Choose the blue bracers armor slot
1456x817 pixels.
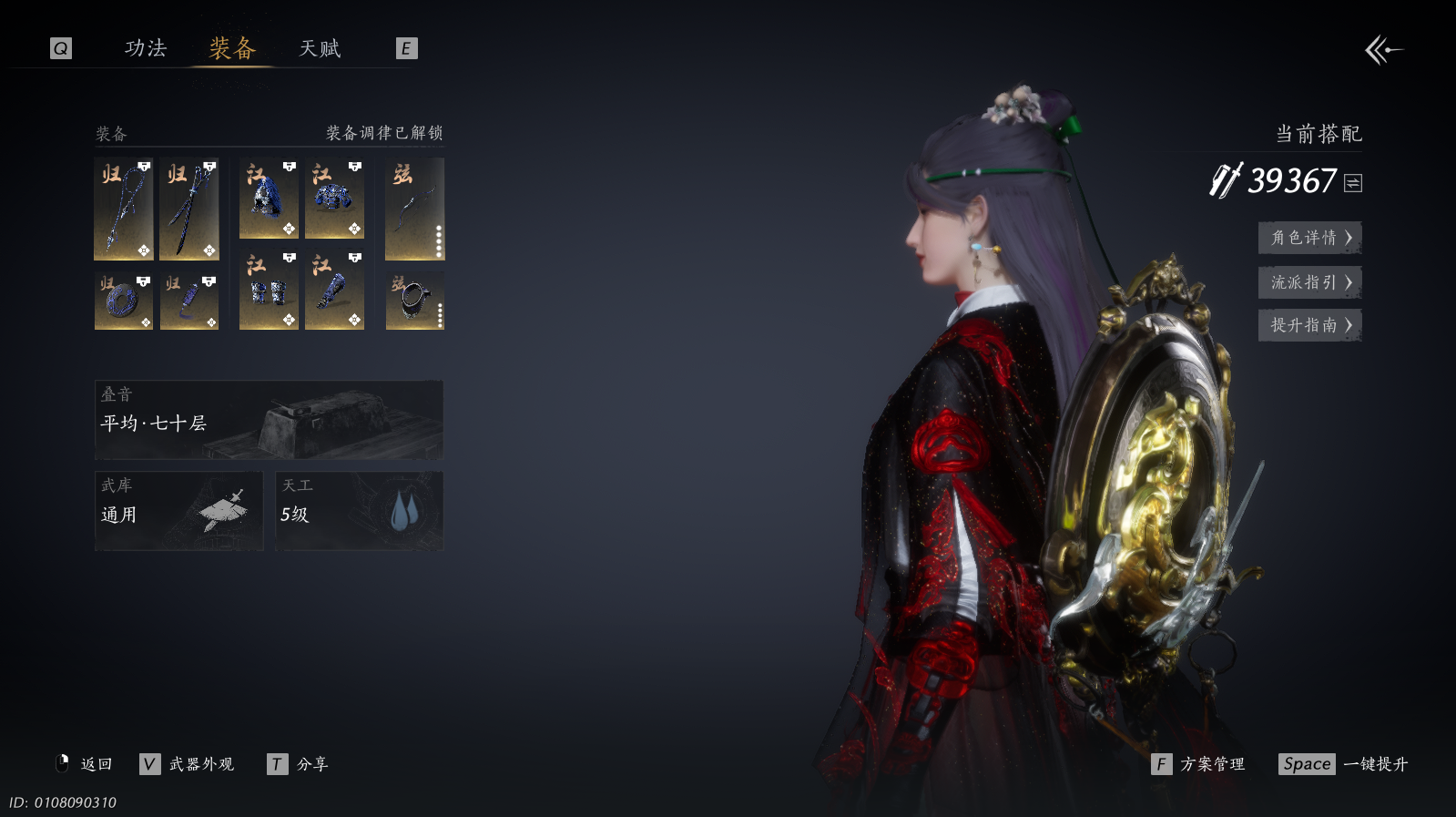269,291
